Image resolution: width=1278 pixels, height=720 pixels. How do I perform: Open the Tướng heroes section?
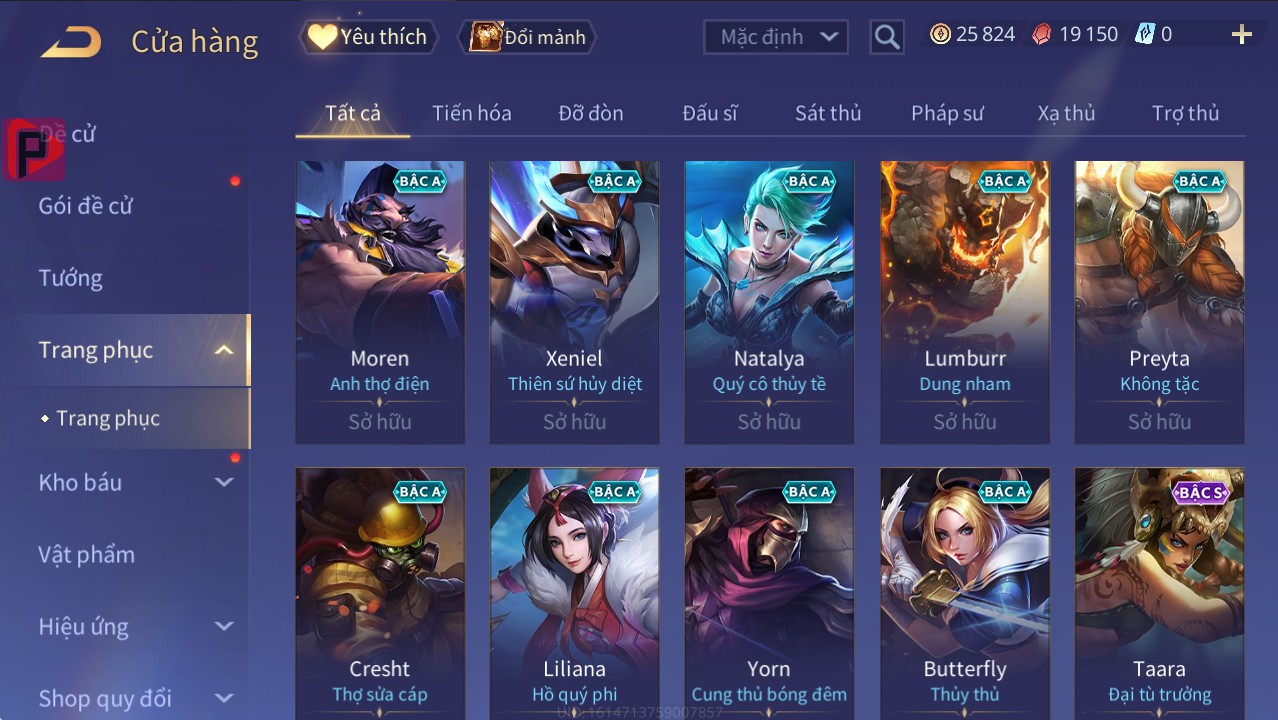click(70, 278)
